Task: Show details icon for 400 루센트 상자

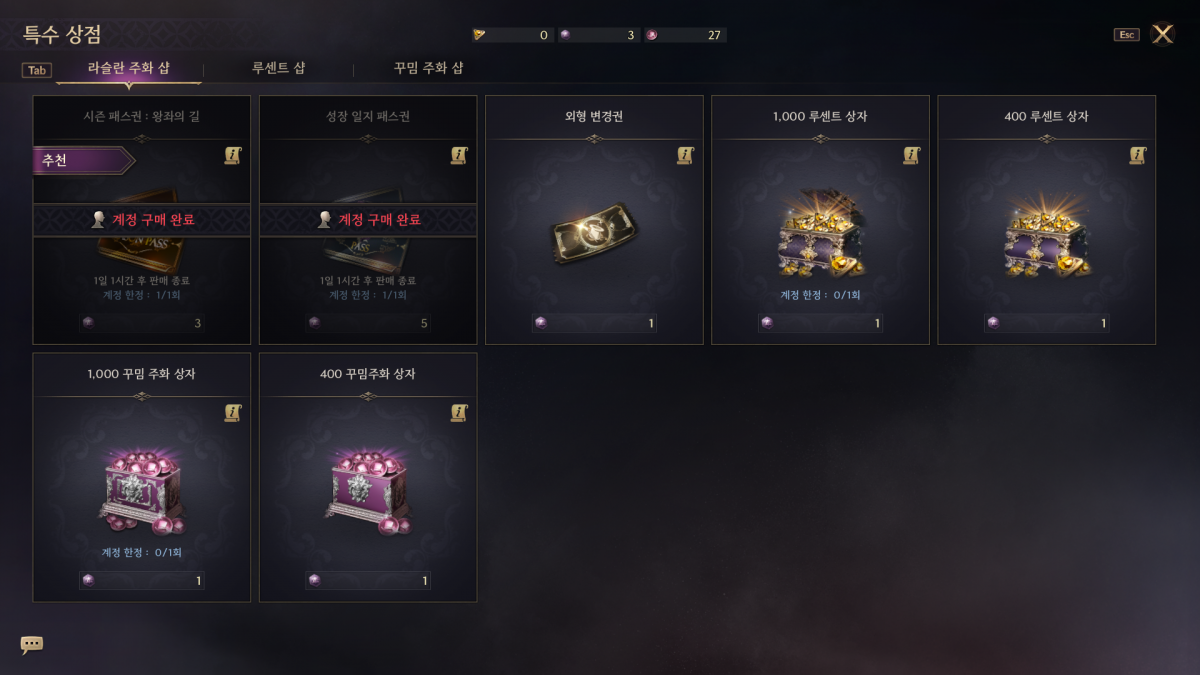Action: [x=1137, y=155]
